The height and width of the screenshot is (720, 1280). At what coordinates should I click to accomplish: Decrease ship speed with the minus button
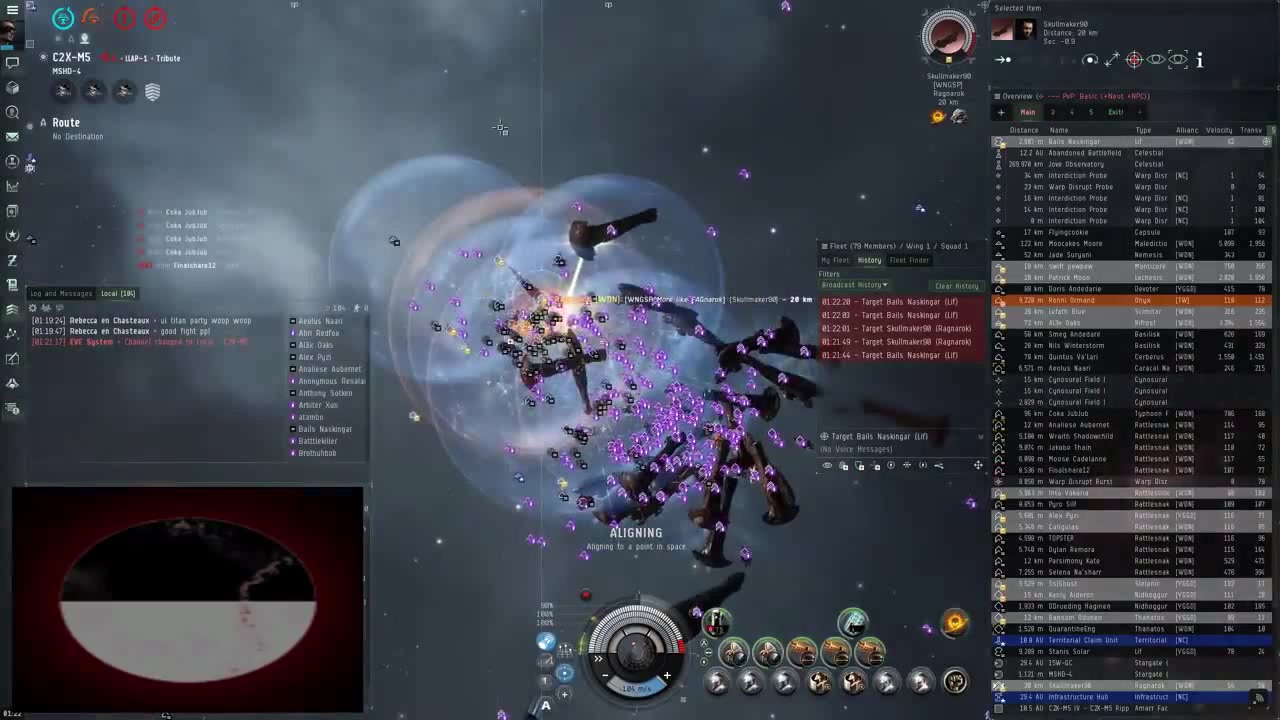coord(607,676)
